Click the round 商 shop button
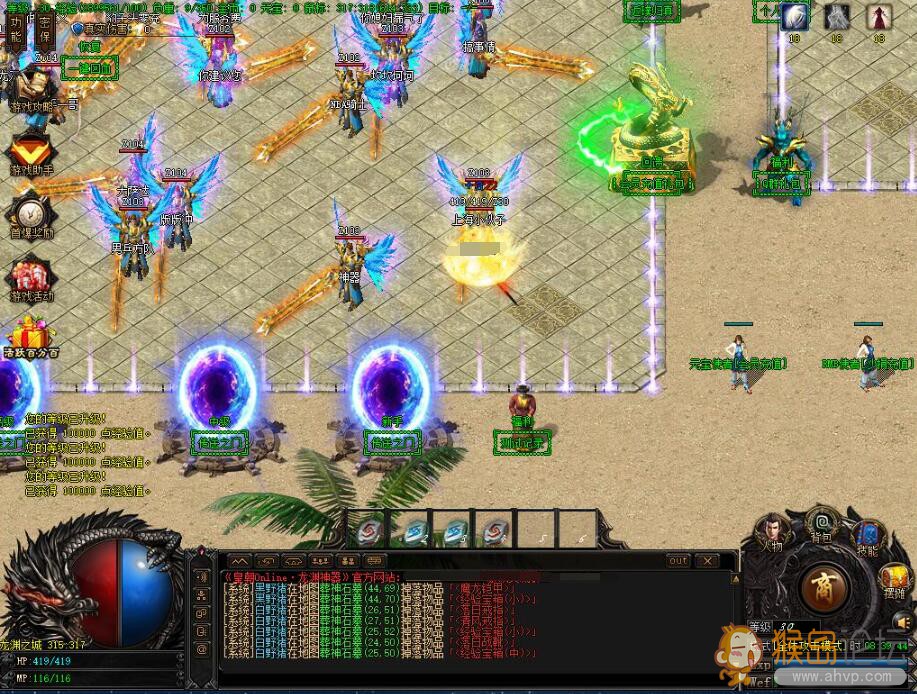 coord(825,586)
